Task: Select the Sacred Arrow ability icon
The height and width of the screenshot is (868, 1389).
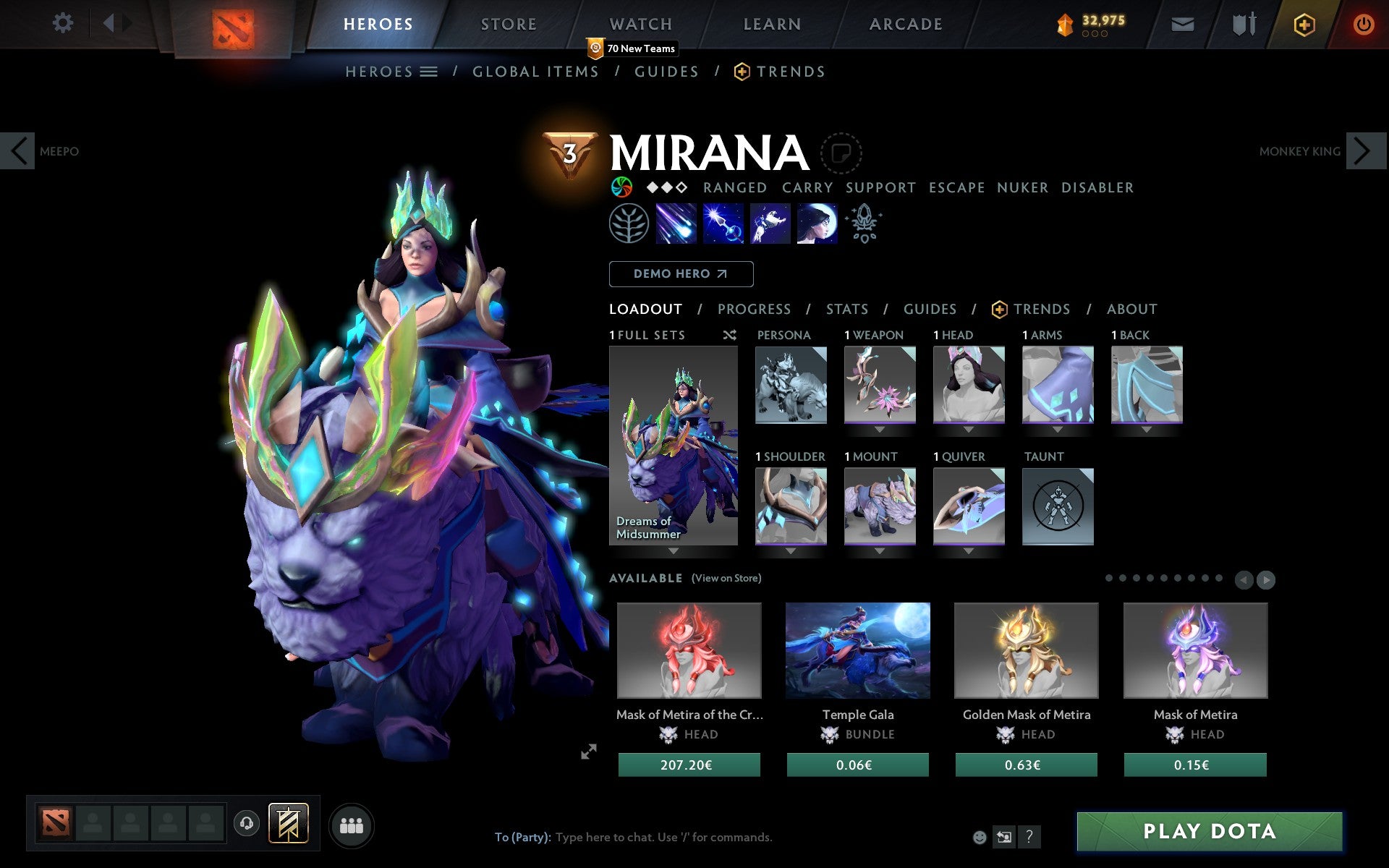Action: point(723,224)
